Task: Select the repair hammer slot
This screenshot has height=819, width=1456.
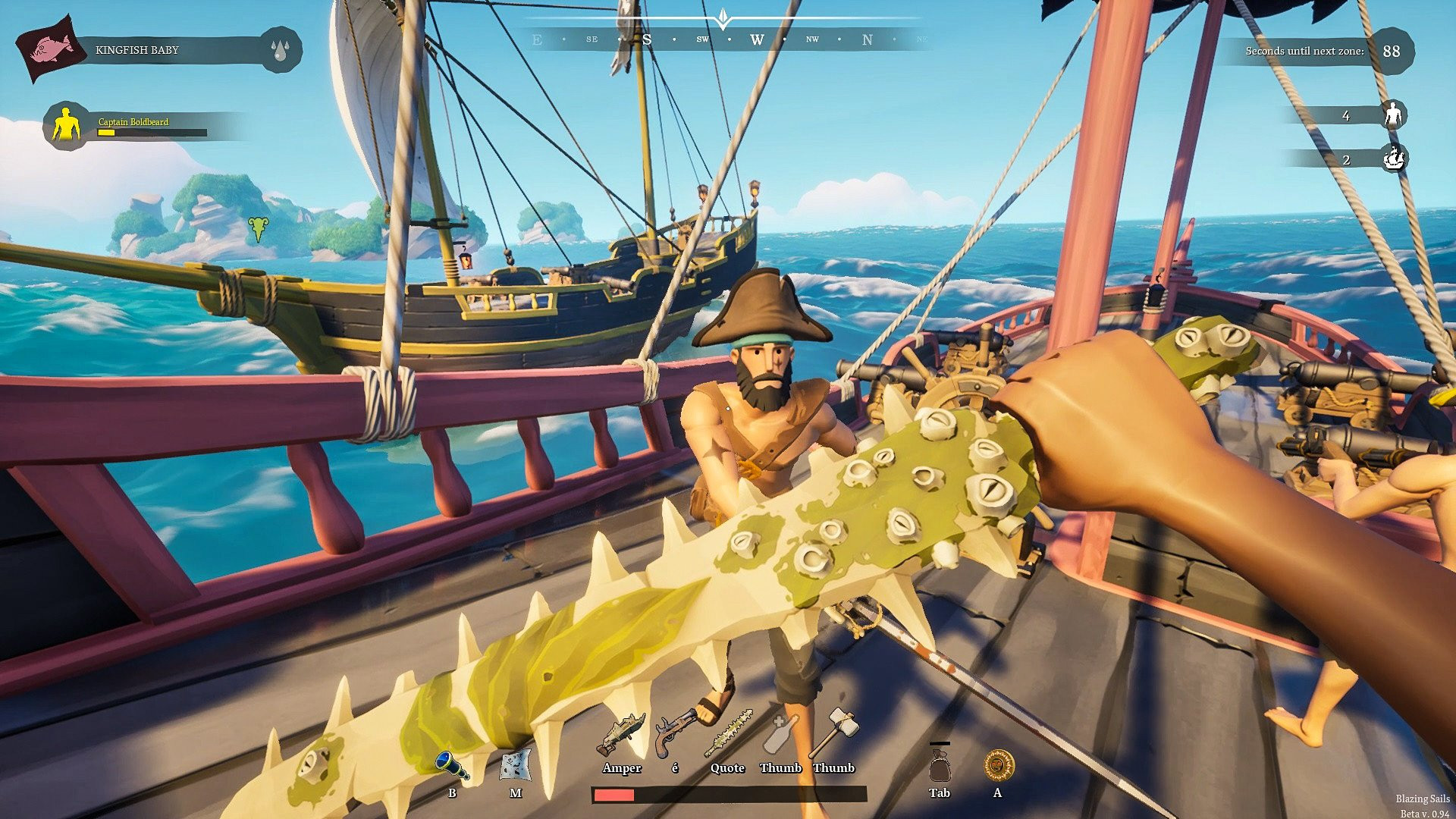Action: [833, 733]
